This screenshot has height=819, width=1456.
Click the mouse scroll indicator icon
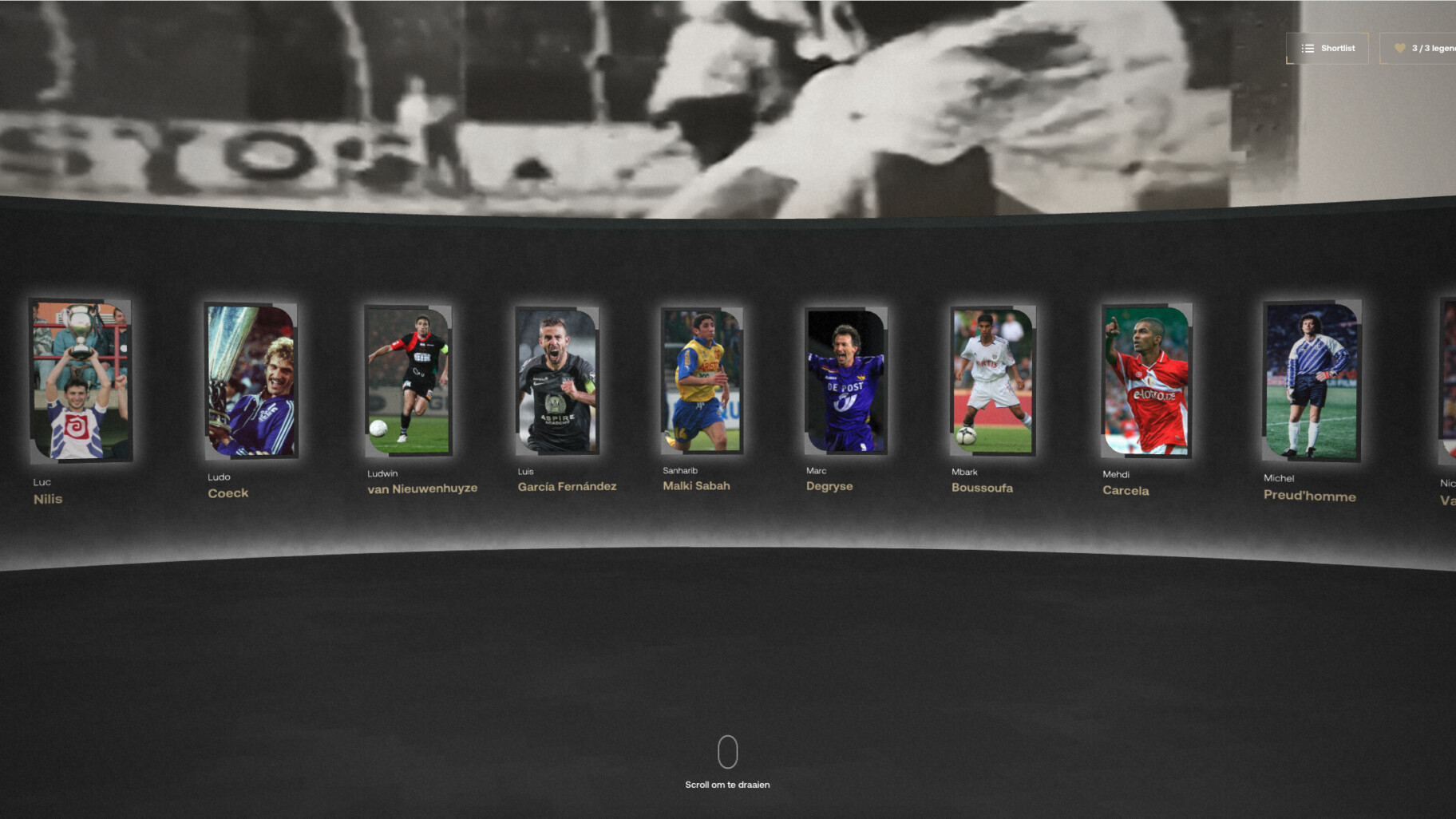coord(727,751)
